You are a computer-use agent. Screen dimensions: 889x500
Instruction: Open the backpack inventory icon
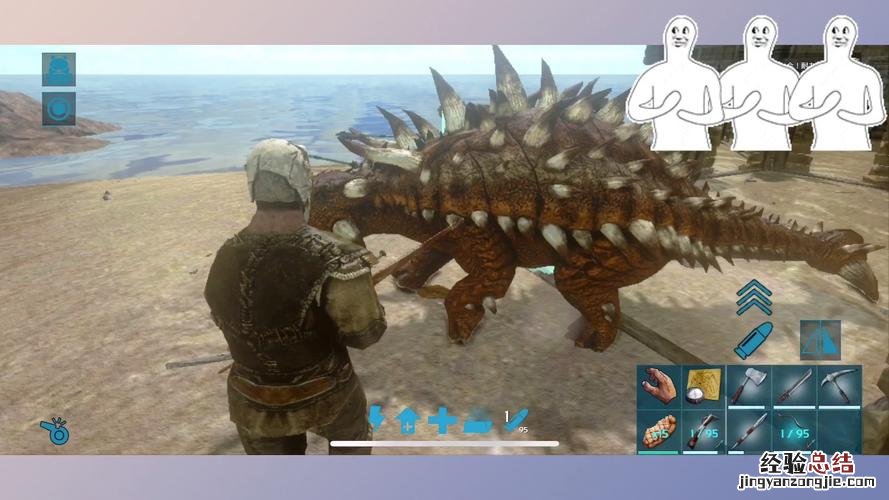click(58, 69)
